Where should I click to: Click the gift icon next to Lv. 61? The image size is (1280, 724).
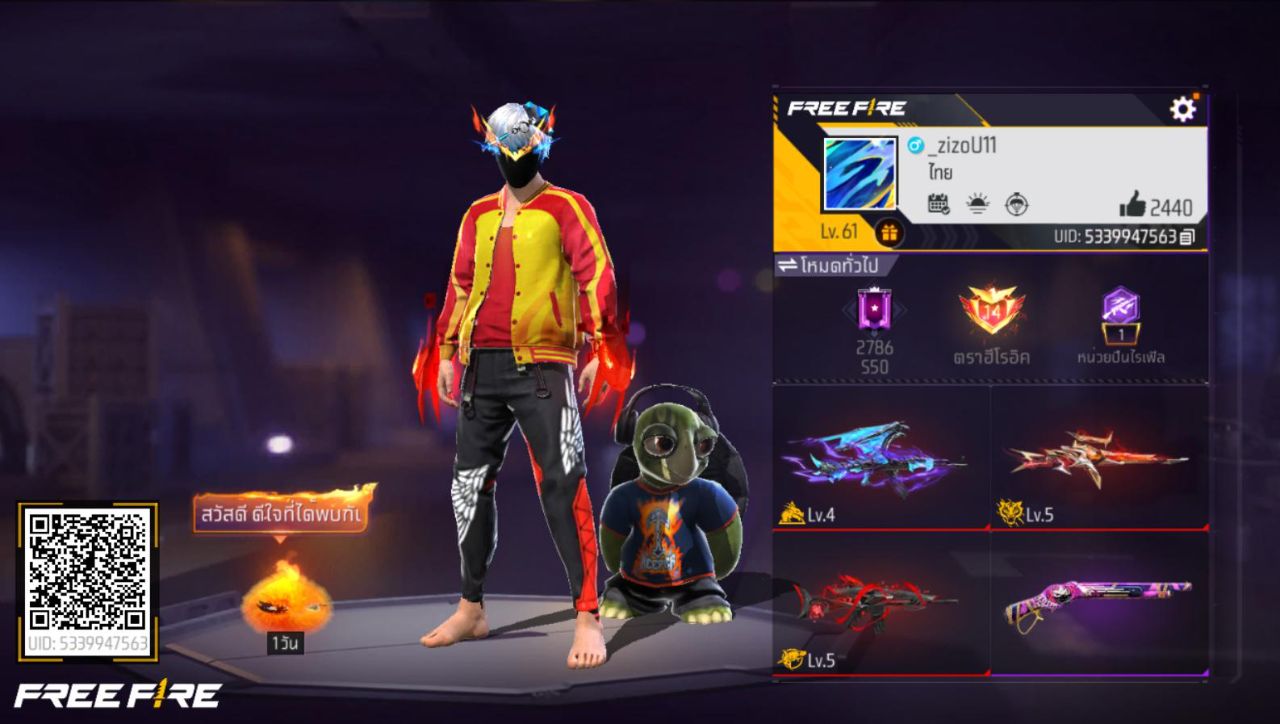click(x=891, y=233)
